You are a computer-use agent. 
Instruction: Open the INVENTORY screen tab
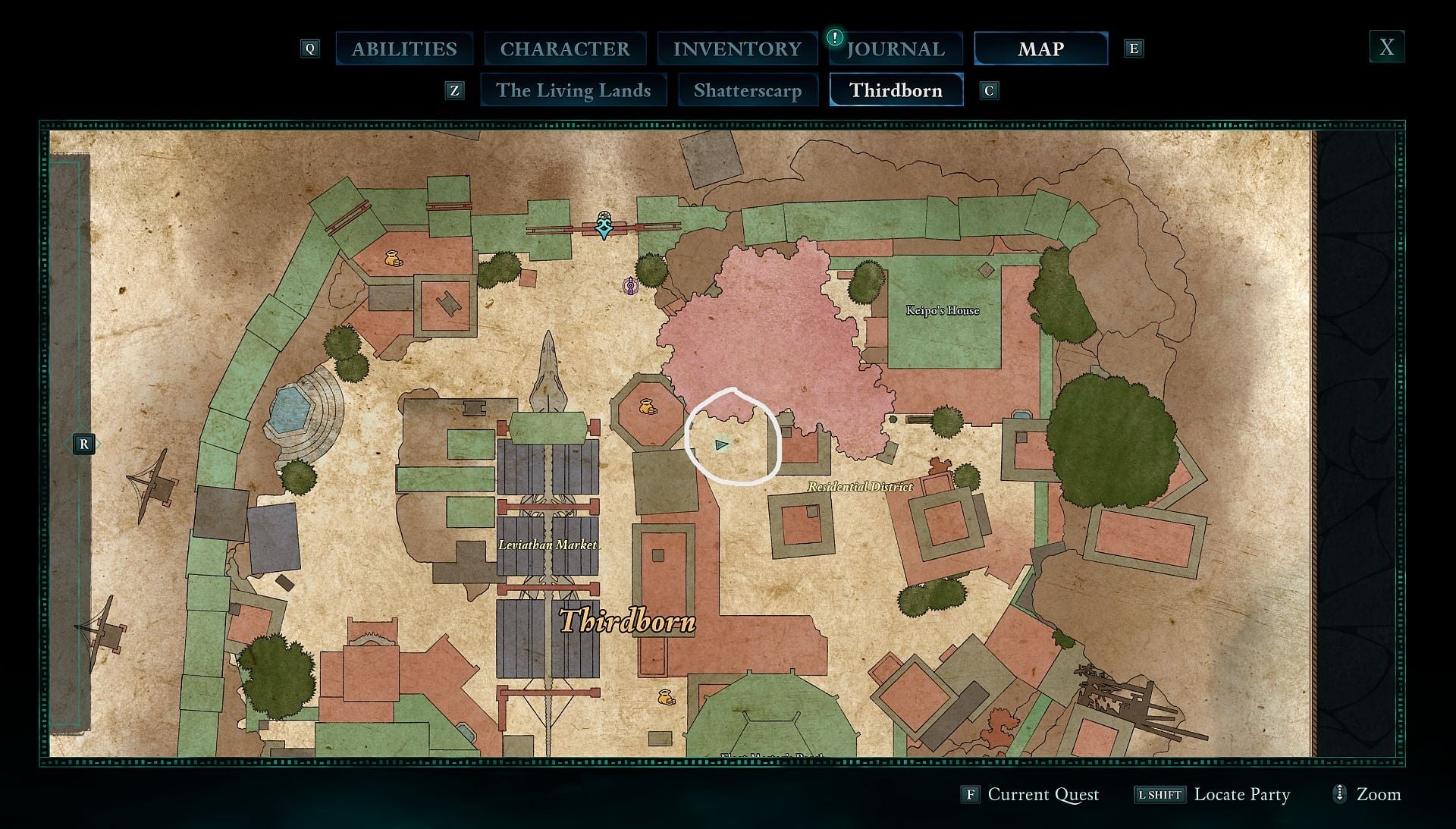(x=736, y=49)
